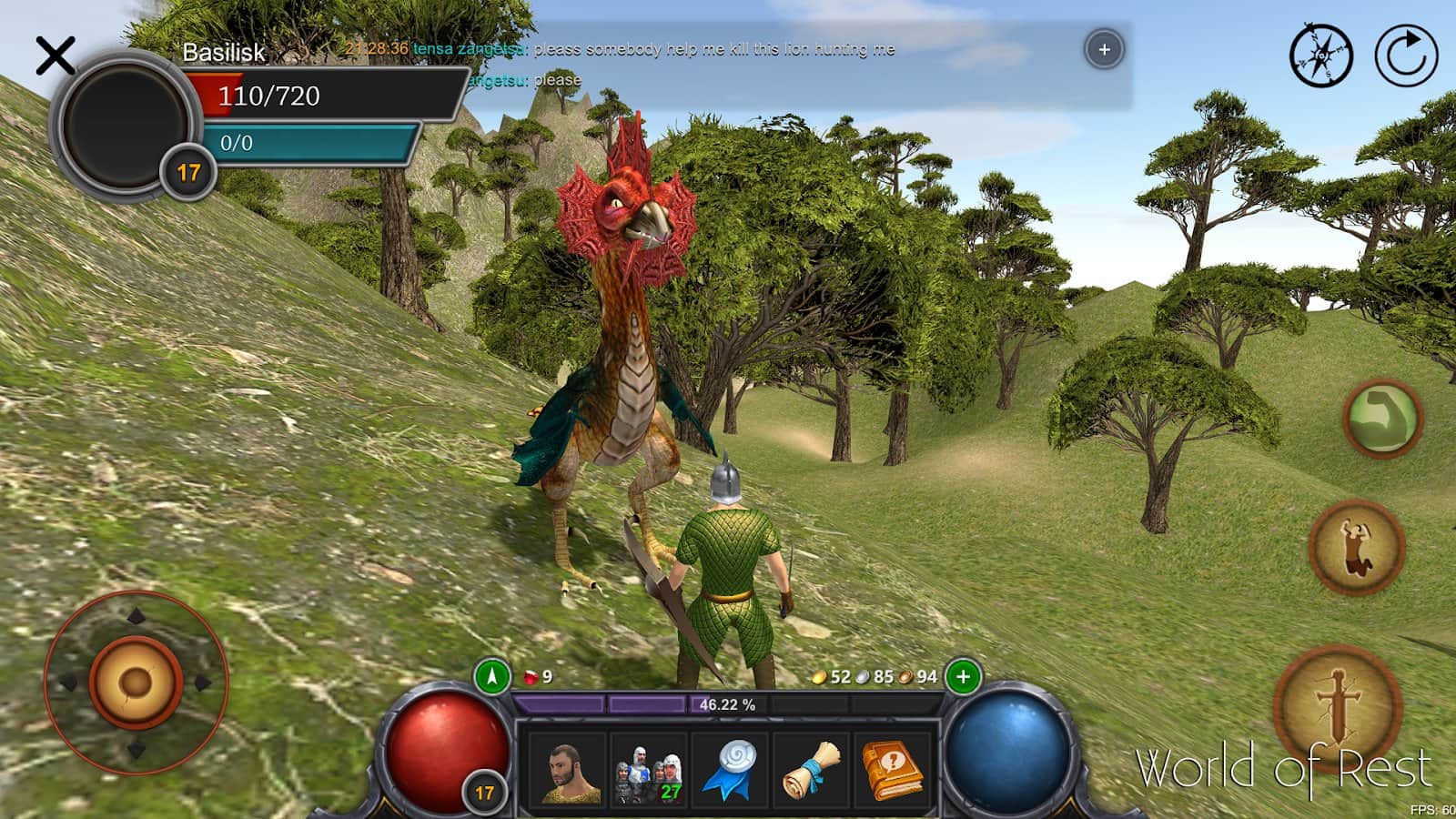Open the blue ribbon achievements
This screenshot has height=819, width=1456.
click(x=732, y=772)
